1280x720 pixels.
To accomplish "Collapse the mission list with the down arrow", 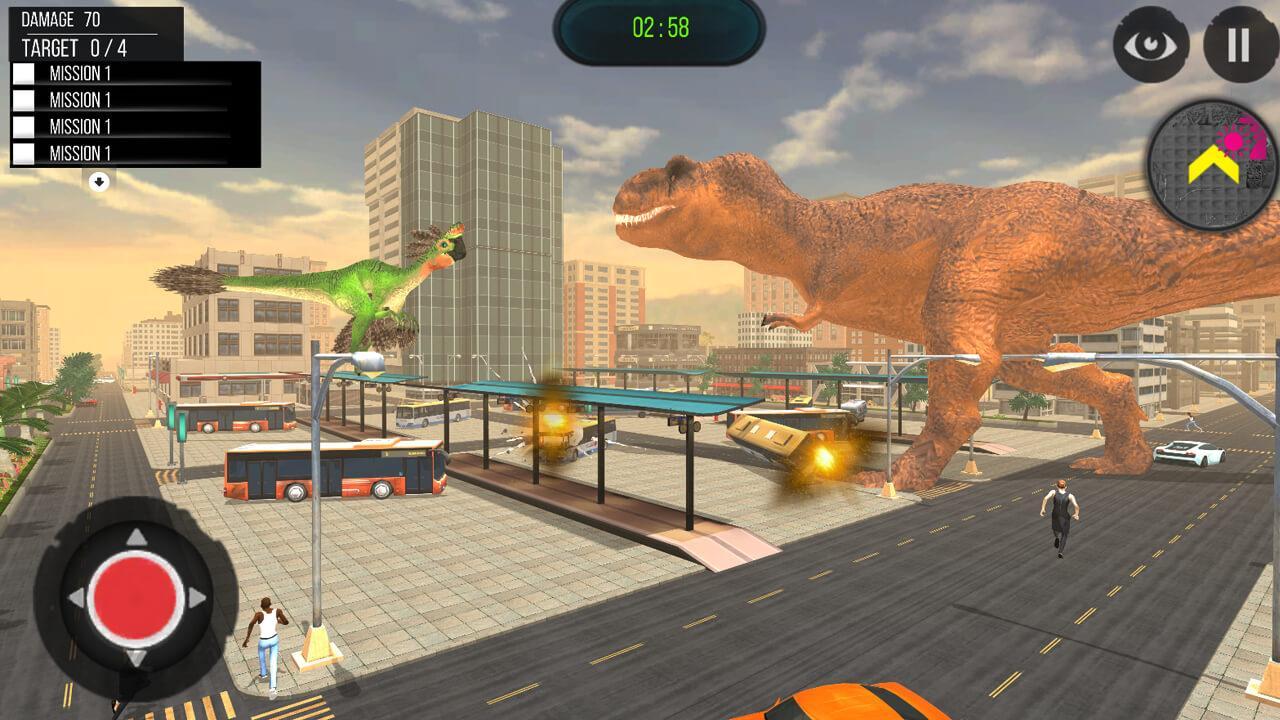I will (x=99, y=180).
